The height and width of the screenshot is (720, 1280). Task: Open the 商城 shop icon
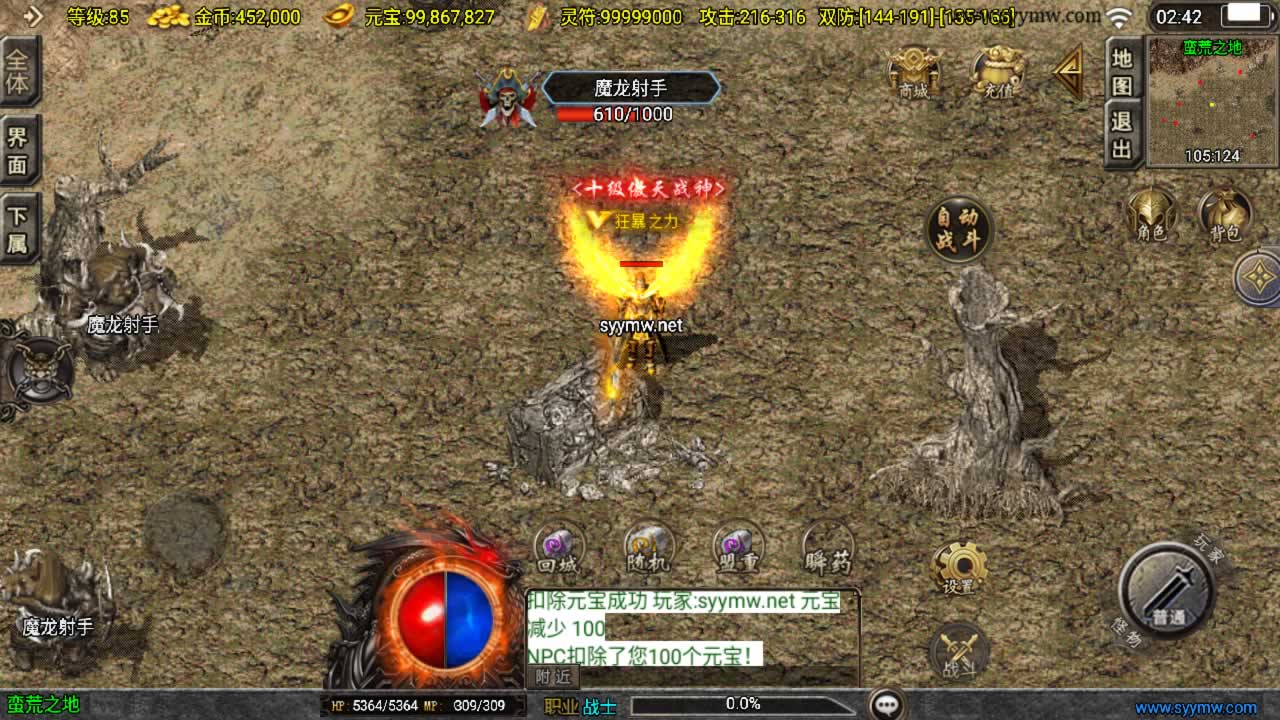913,72
